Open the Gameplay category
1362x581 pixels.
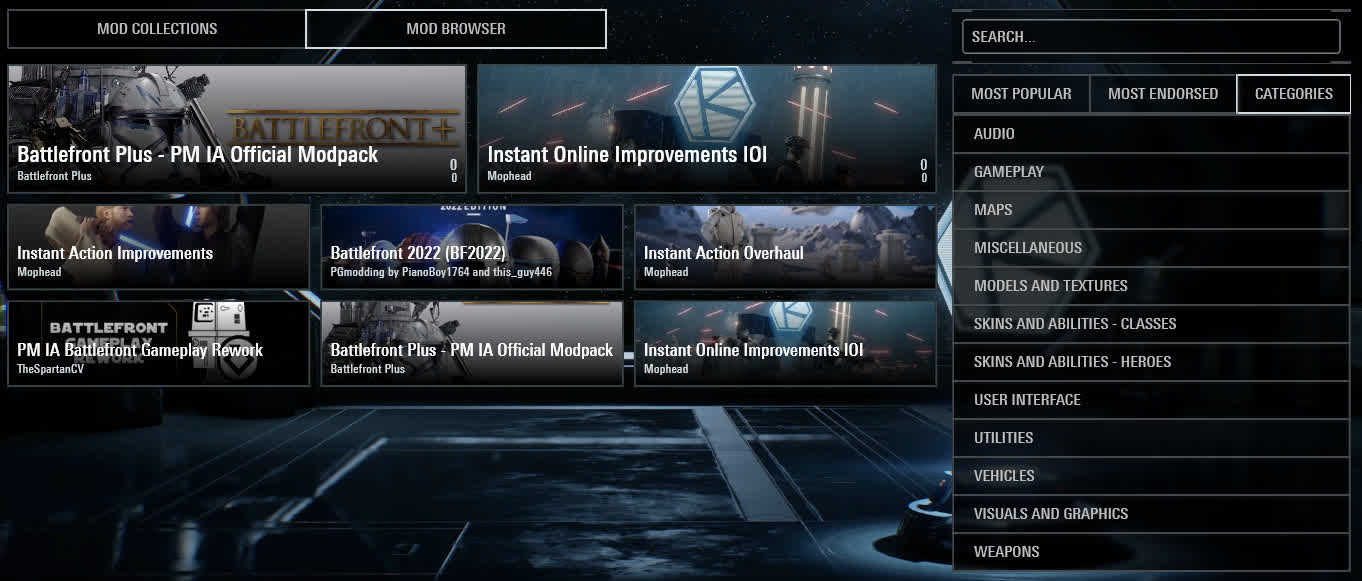pos(1150,172)
